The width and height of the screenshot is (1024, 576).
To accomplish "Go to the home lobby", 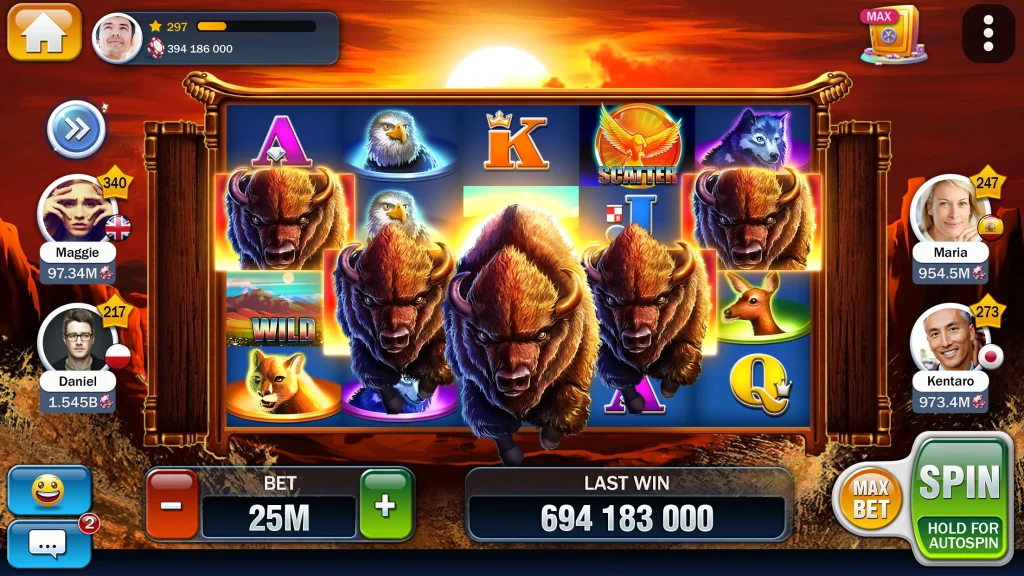I will point(44,32).
